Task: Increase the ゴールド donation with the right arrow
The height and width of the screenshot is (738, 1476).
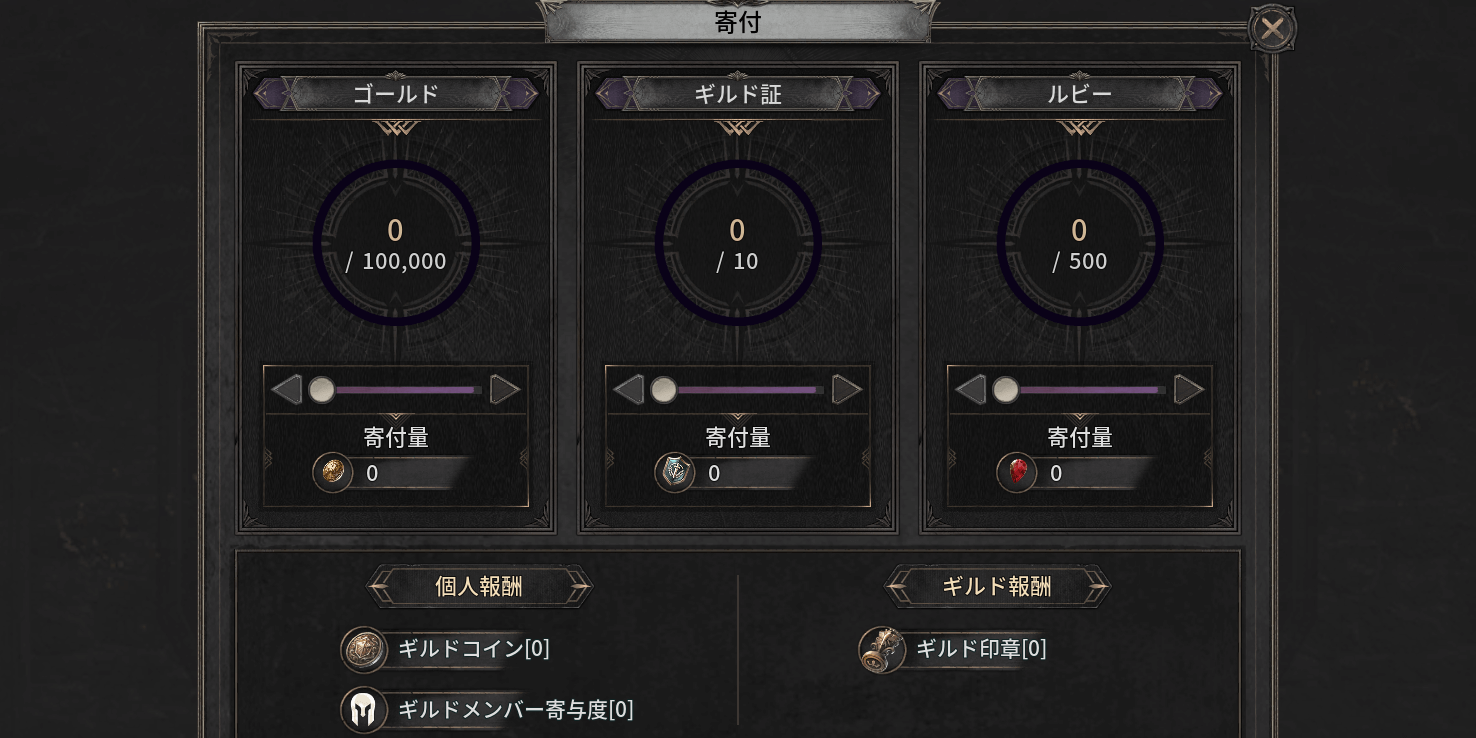Action: click(x=505, y=390)
